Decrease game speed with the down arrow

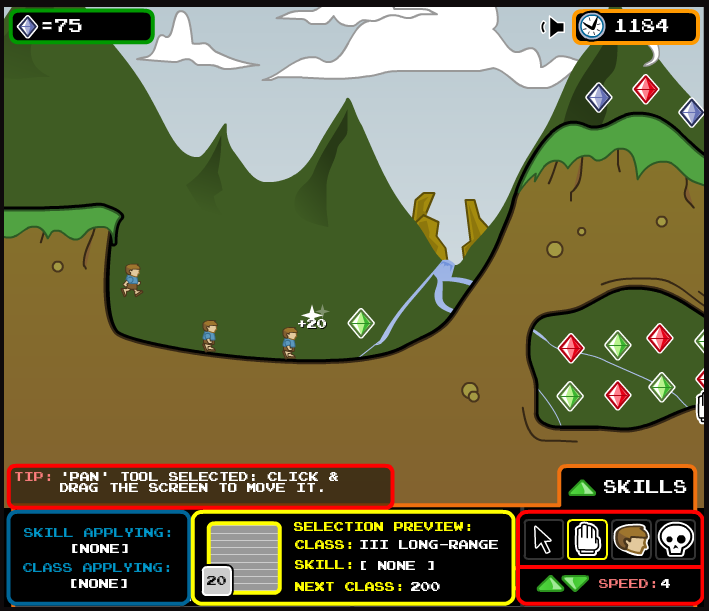pyautogui.click(x=575, y=583)
